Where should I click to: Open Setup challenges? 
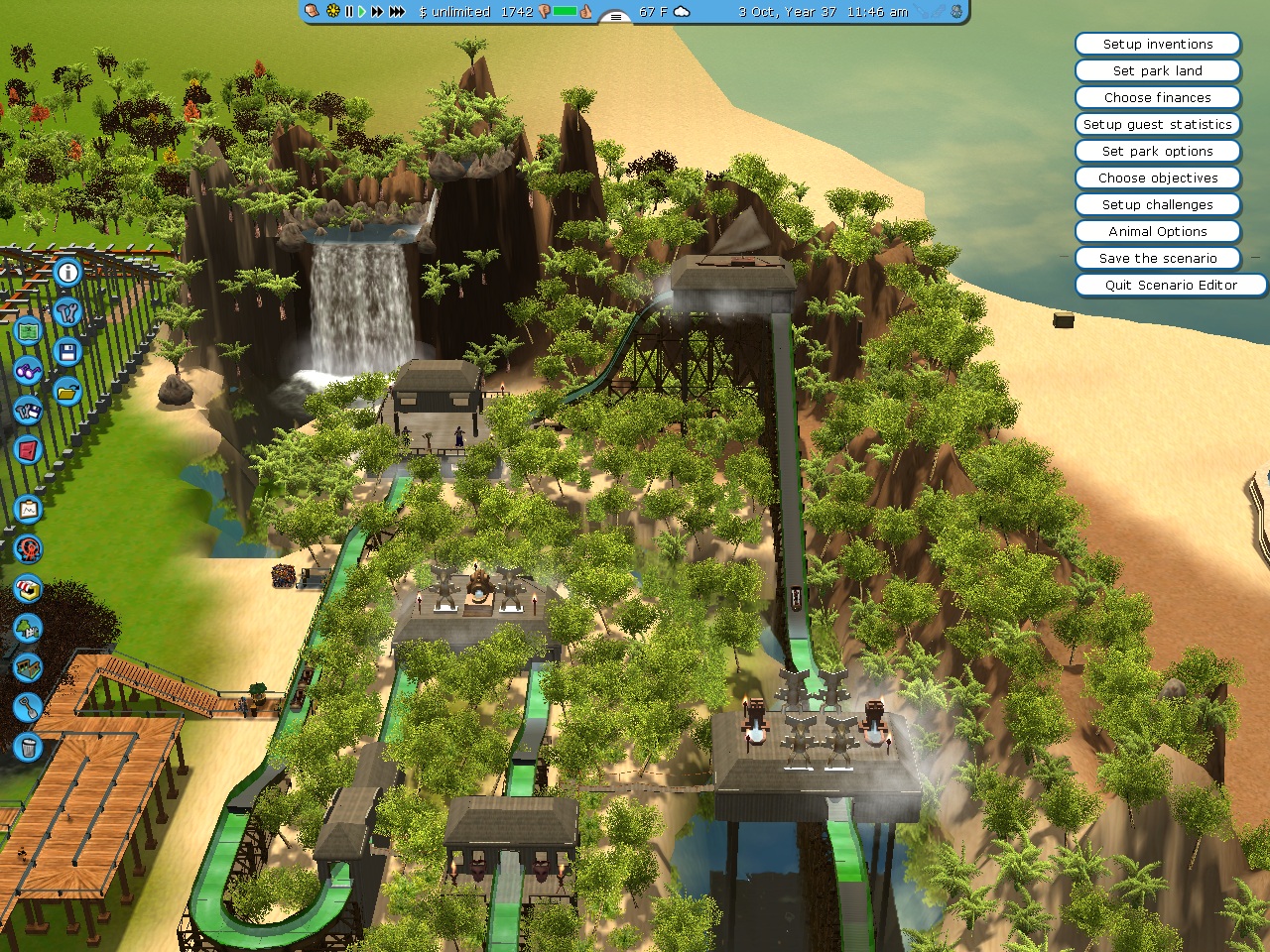coord(1157,205)
